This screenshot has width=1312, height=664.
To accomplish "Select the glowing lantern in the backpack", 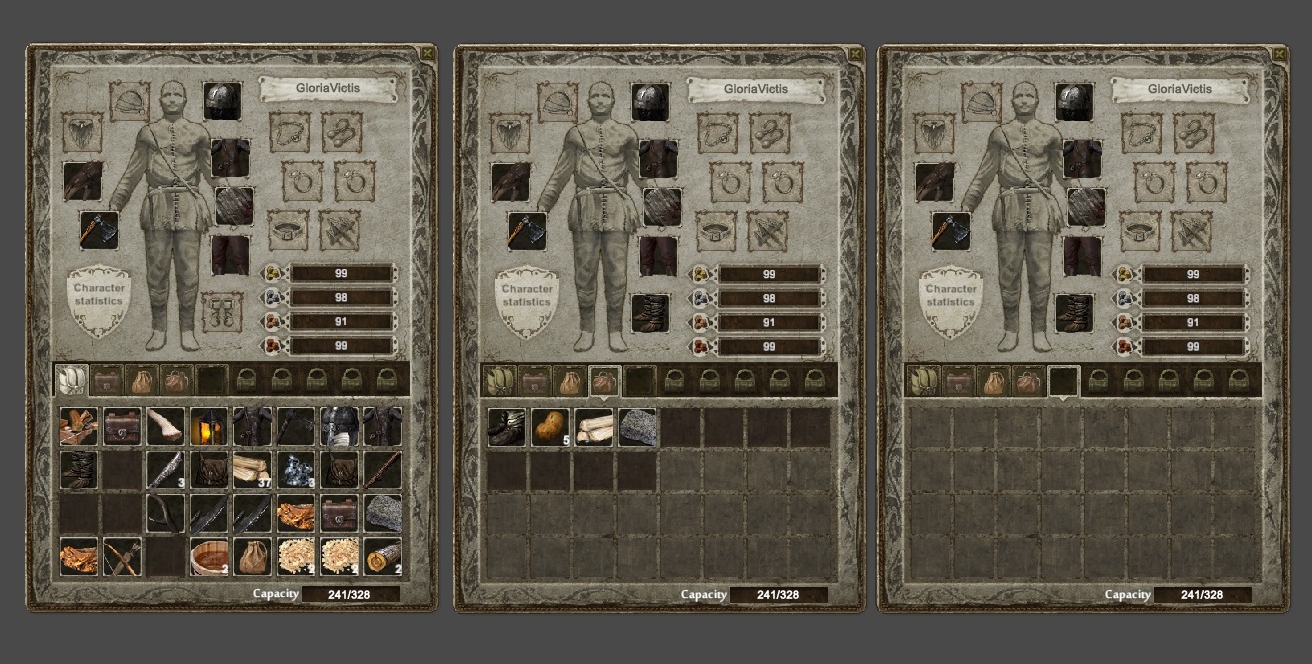I will tap(209, 426).
